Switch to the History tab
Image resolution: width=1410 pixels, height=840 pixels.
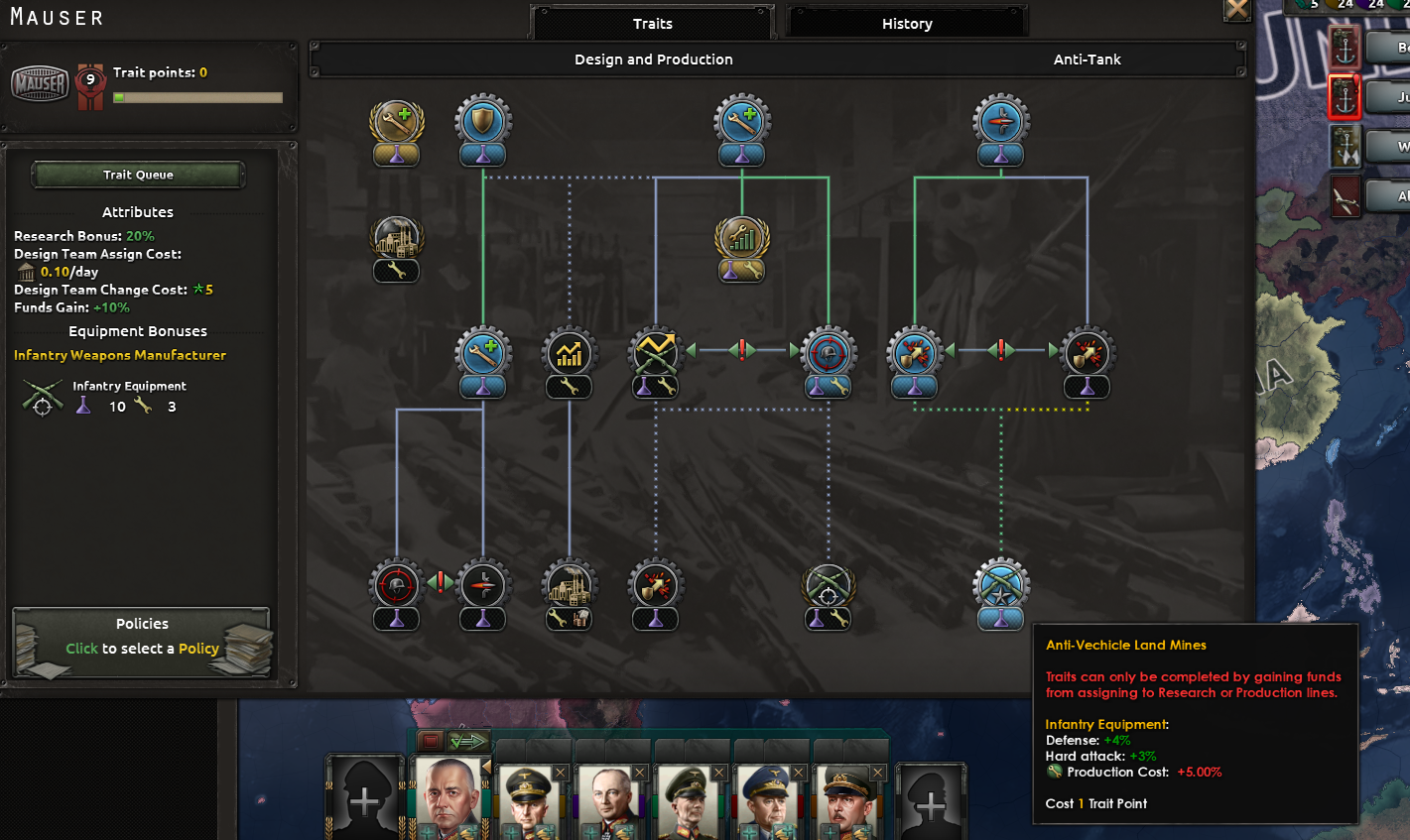coord(906,23)
